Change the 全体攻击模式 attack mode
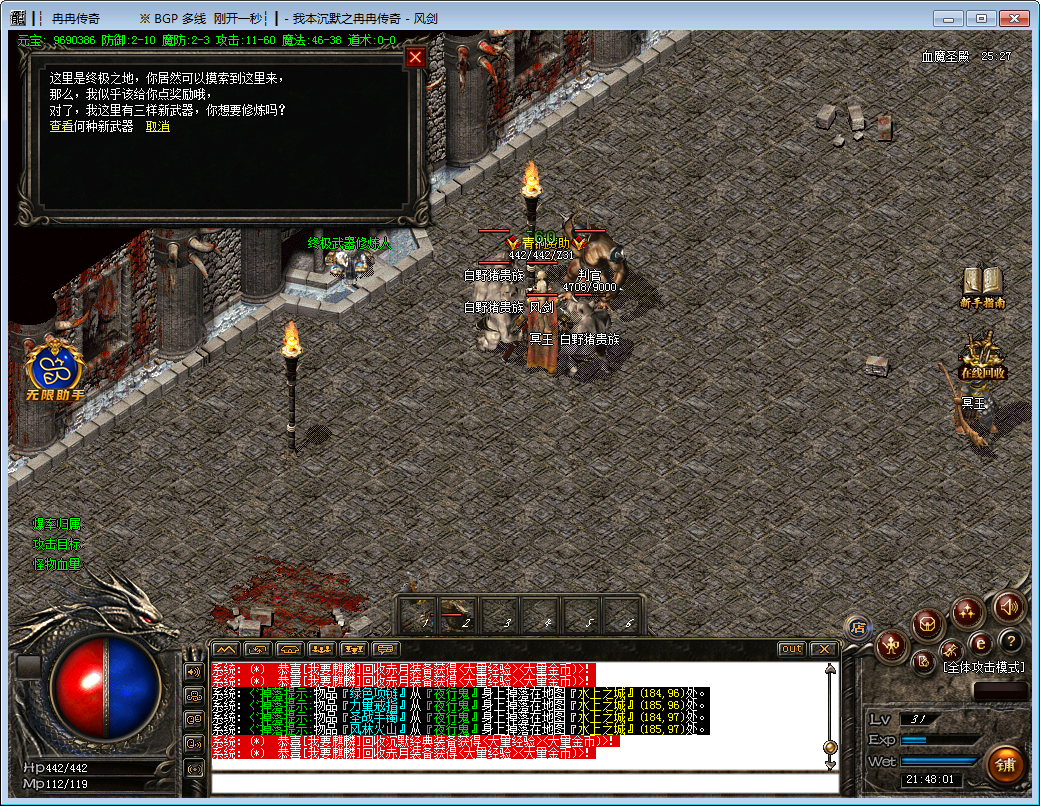Screen dimensions: 1040x806 [x=983, y=666]
